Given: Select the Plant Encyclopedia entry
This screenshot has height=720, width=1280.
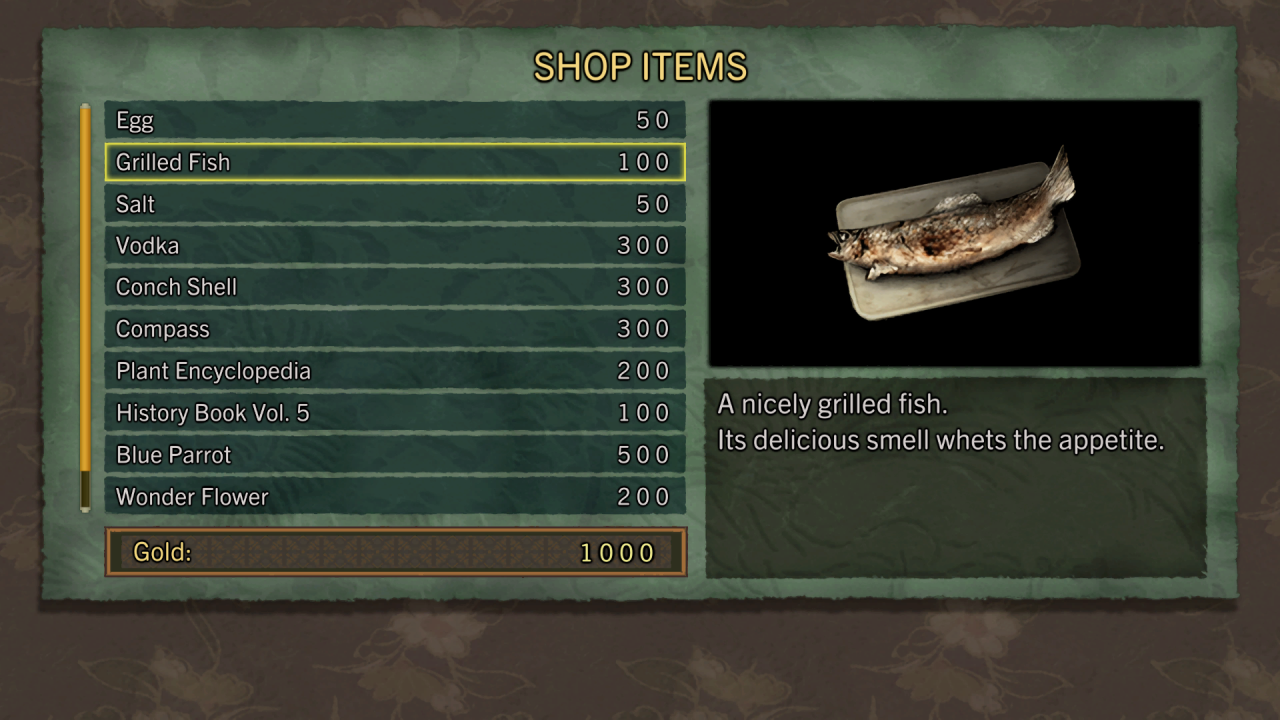Looking at the screenshot, I should coord(395,371).
